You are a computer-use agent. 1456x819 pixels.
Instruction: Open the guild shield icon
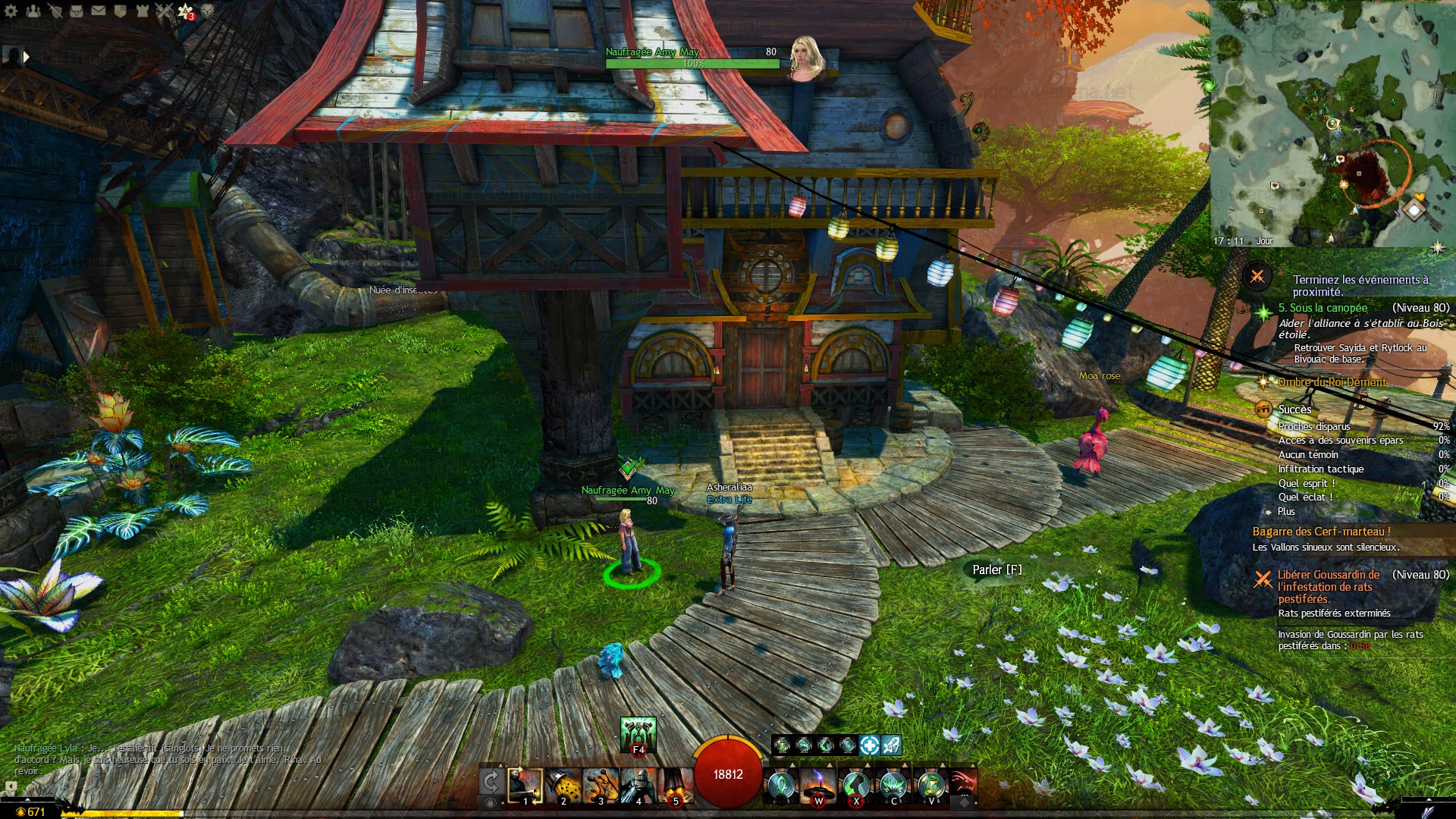[120, 11]
